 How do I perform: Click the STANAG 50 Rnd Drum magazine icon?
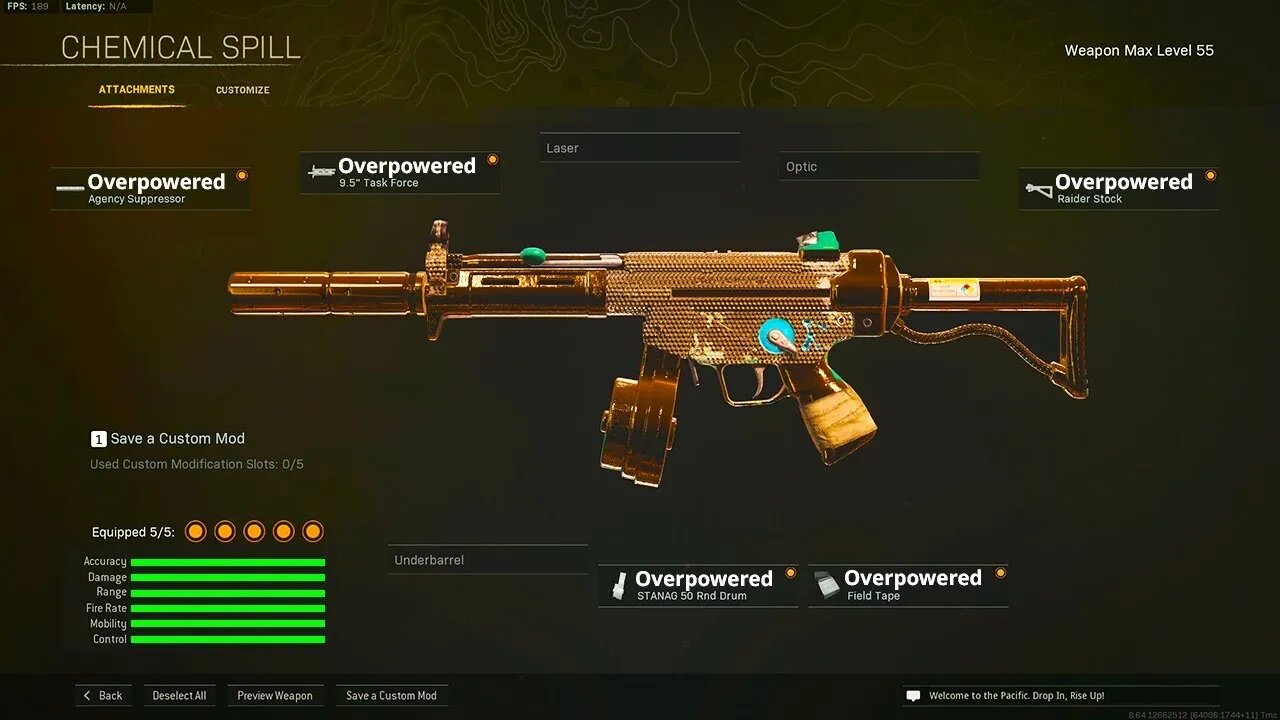pos(617,583)
